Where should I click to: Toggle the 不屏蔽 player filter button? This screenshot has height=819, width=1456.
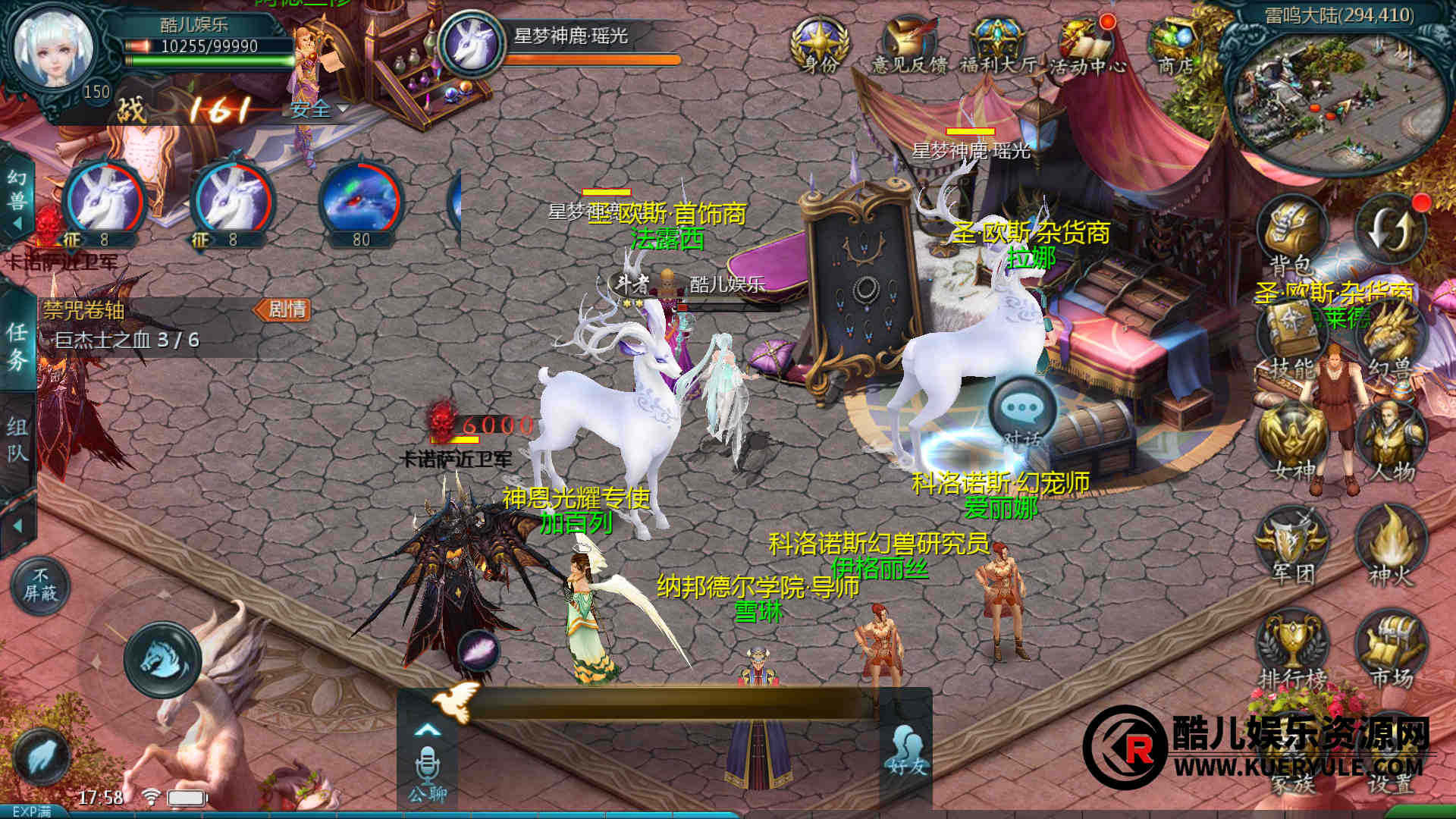pyautogui.click(x=40, y=586)
